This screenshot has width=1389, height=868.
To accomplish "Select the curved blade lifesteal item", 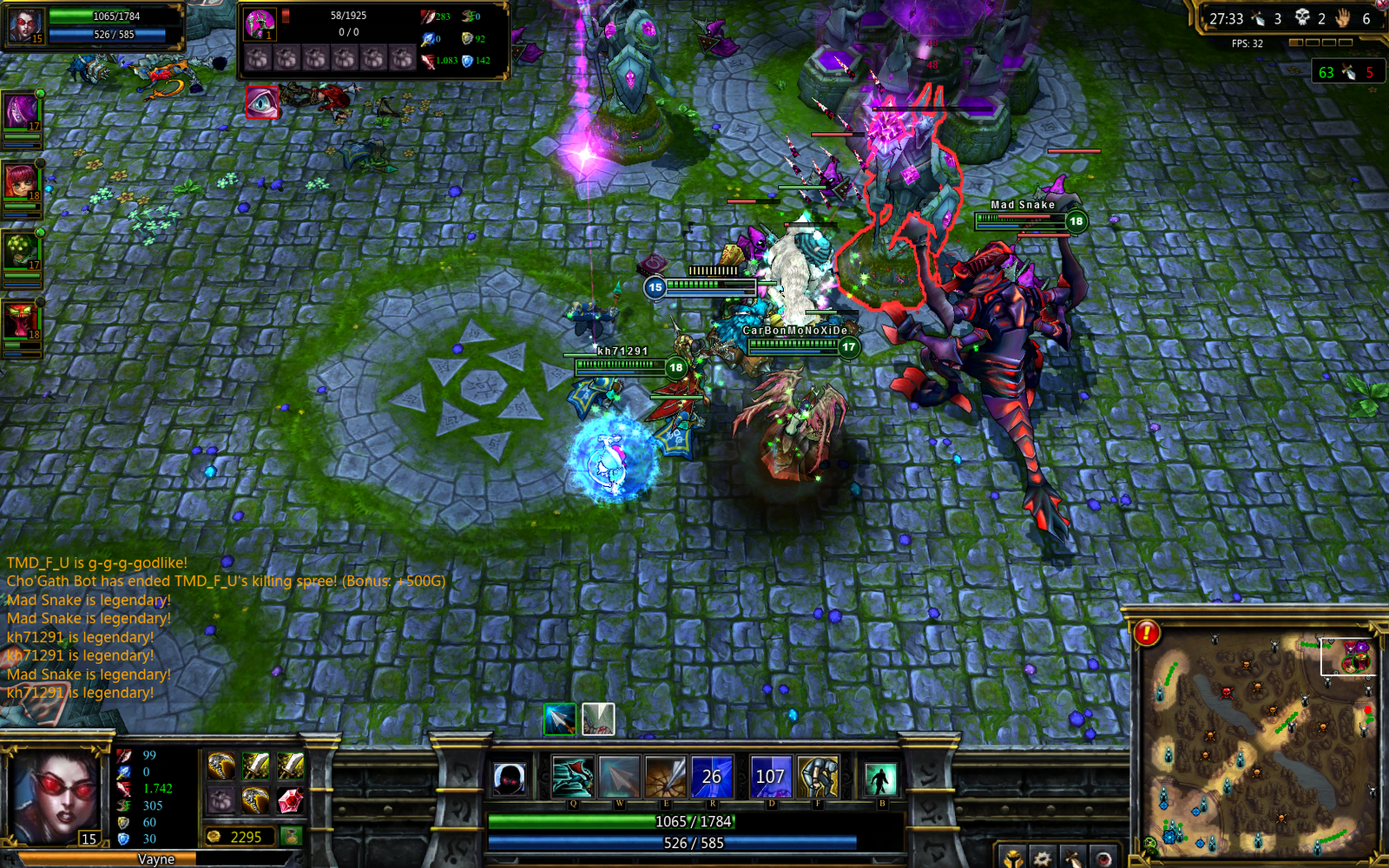I will 221,766.
